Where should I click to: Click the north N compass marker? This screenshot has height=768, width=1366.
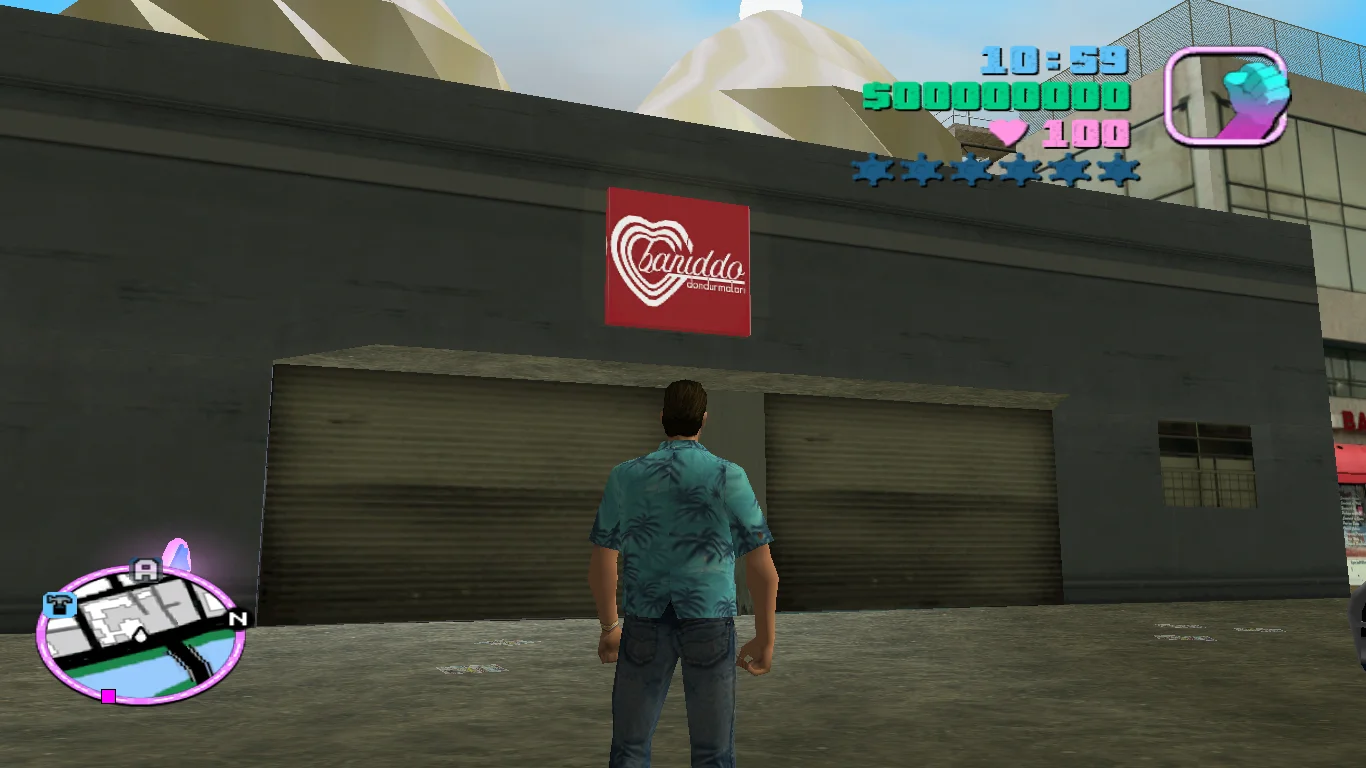(237, 619)
